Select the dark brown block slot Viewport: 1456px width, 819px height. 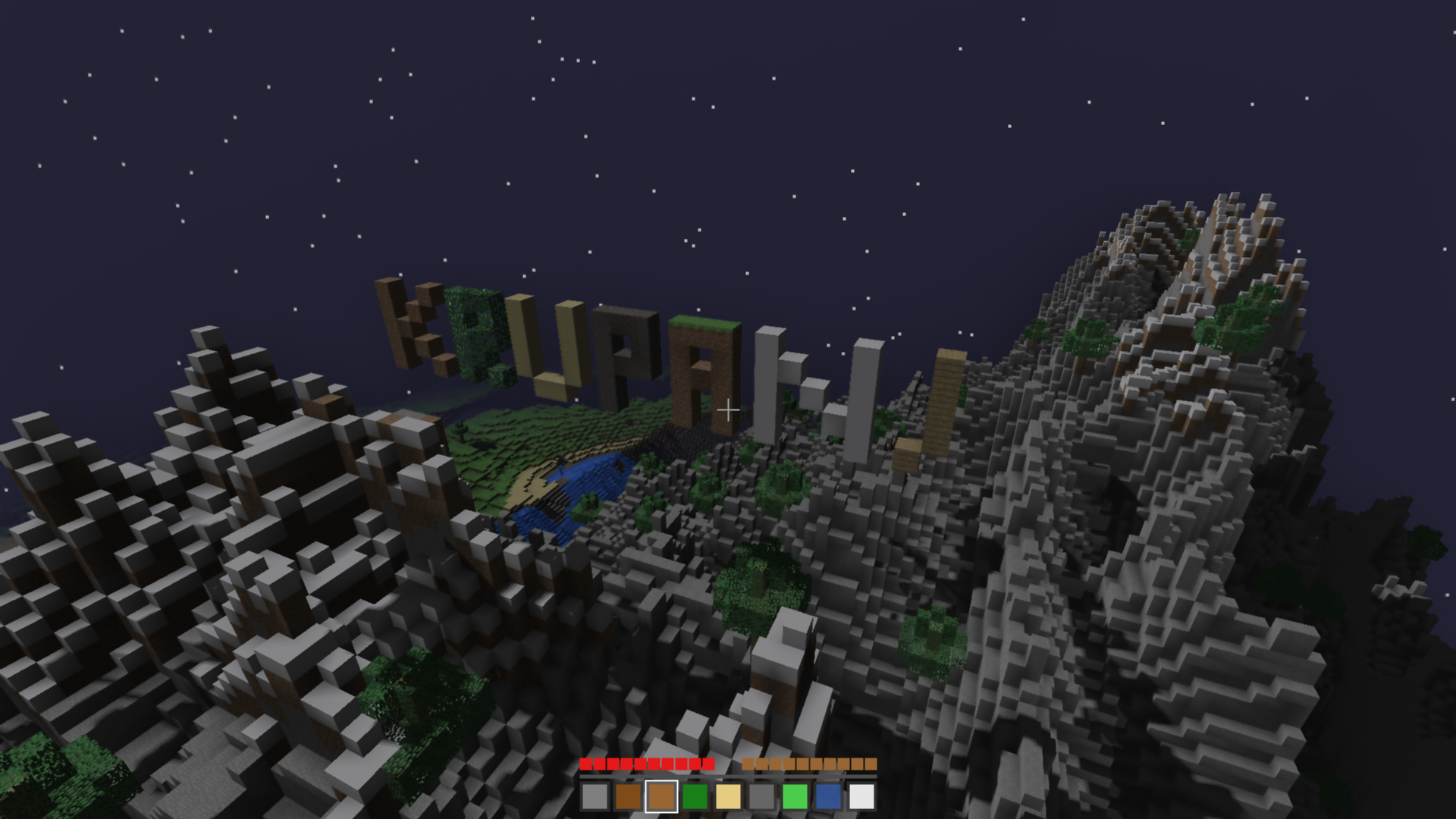(x=628, y=797)
